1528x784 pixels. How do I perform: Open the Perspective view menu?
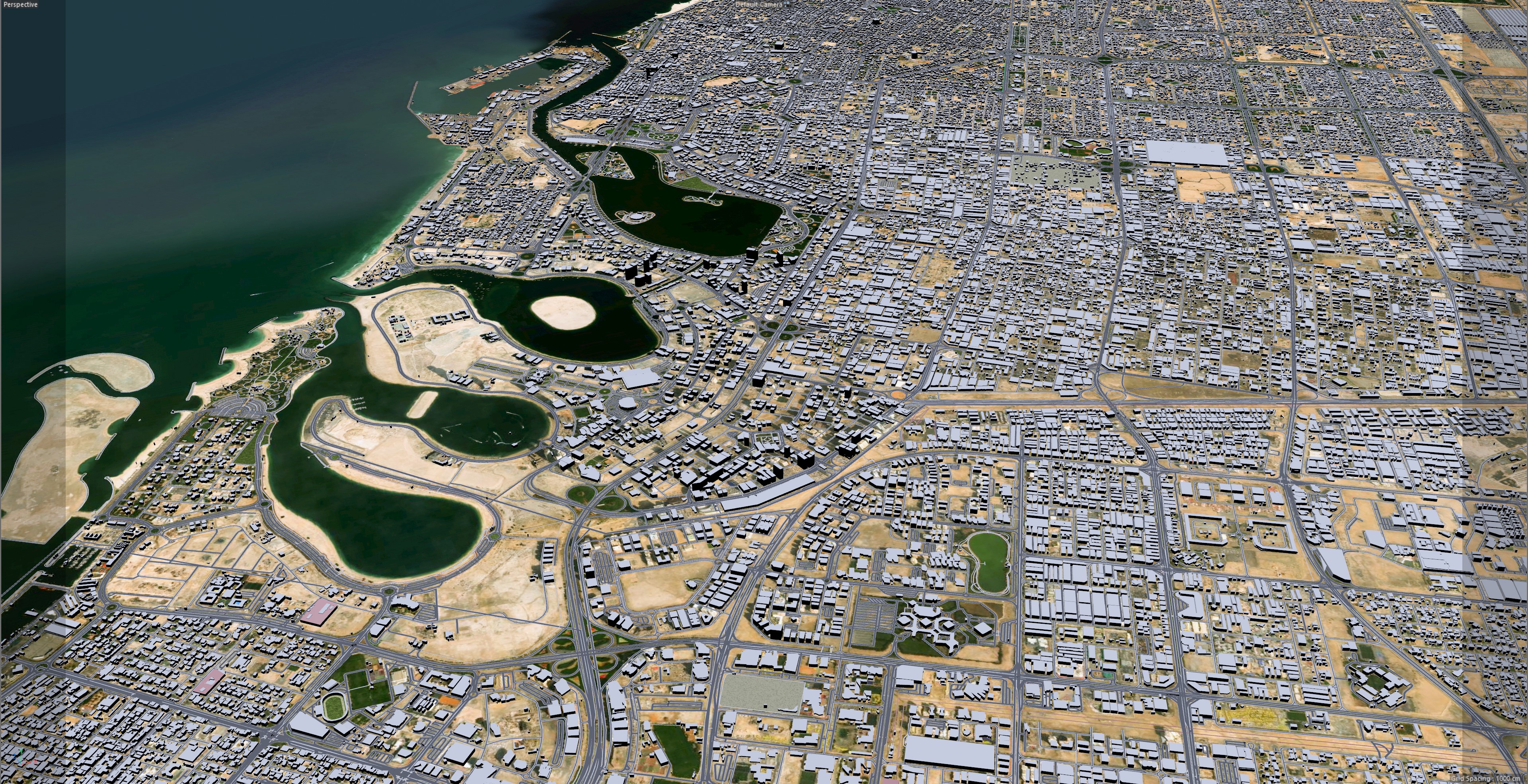pyautogui.click(x=20, y=5)
